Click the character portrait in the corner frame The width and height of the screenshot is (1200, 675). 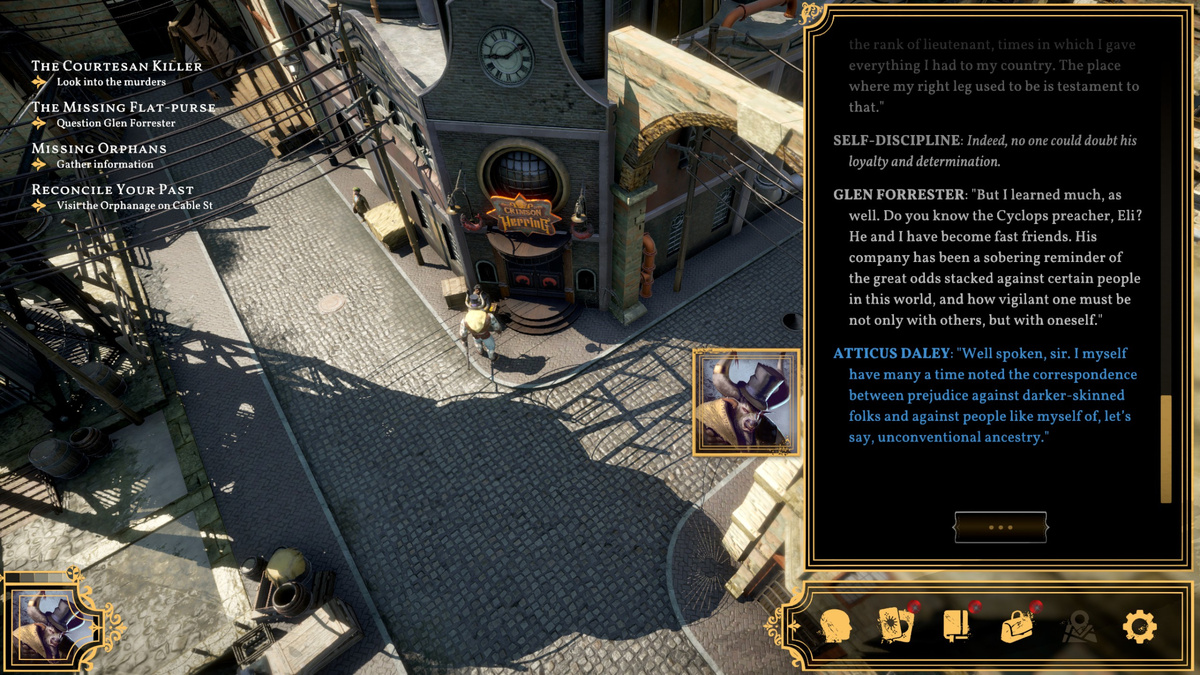point(51,624)
